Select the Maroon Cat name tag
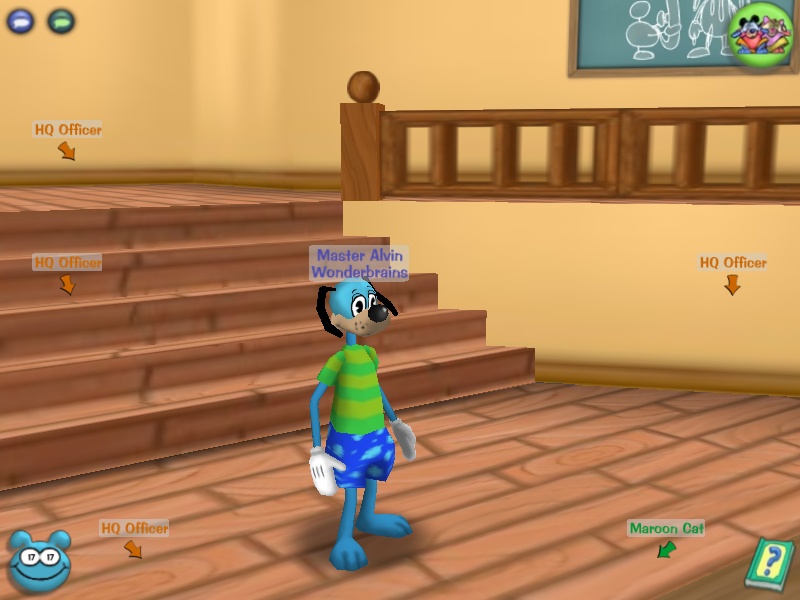Screen dimensions: 800x600 pyautogui.click(x=666, y=528)
